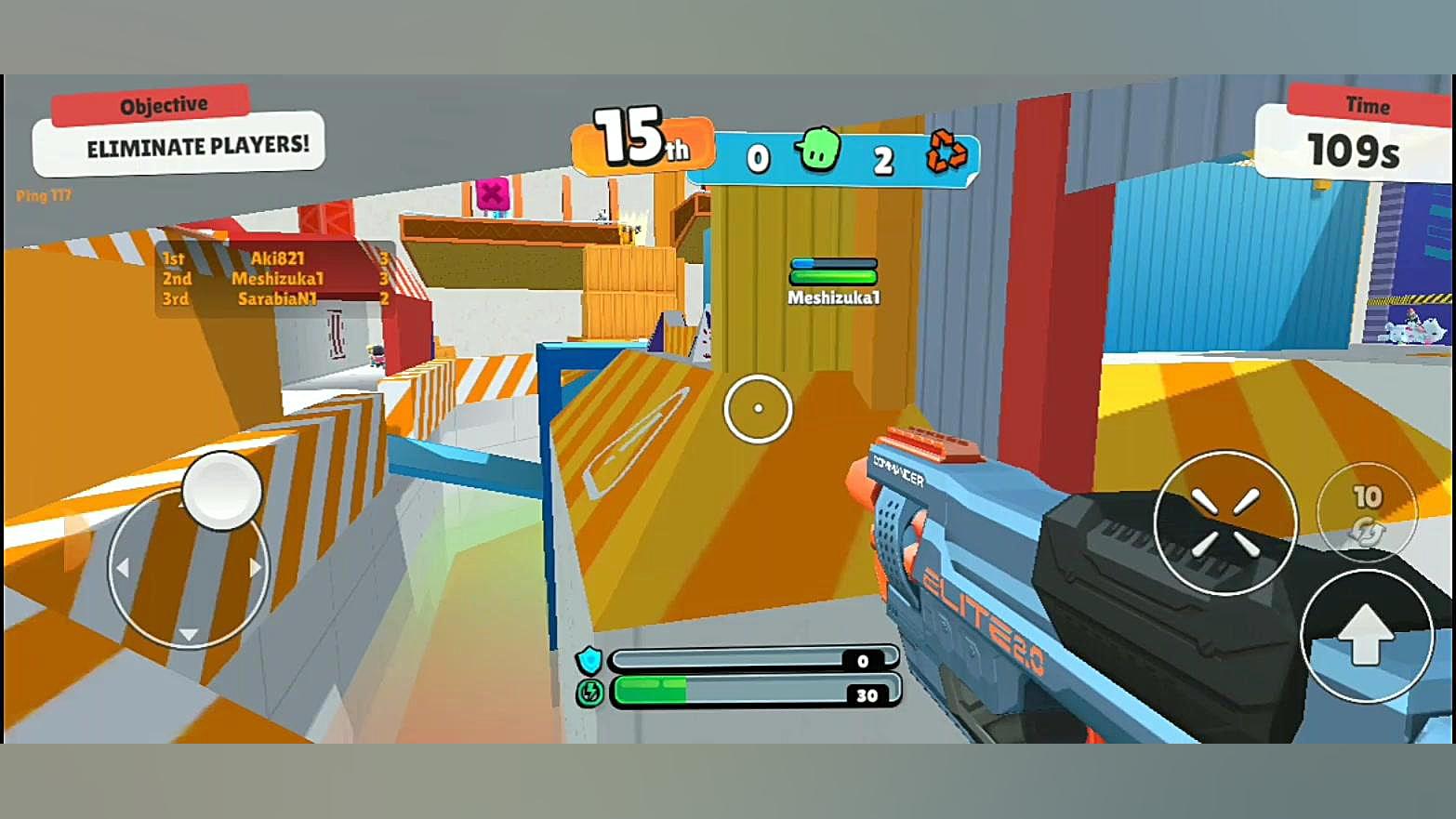This screenshot has height=819, width=1456.
Task: Select SarabiaN1 row in the leaderboard
Action: click(x=275, y=298)
